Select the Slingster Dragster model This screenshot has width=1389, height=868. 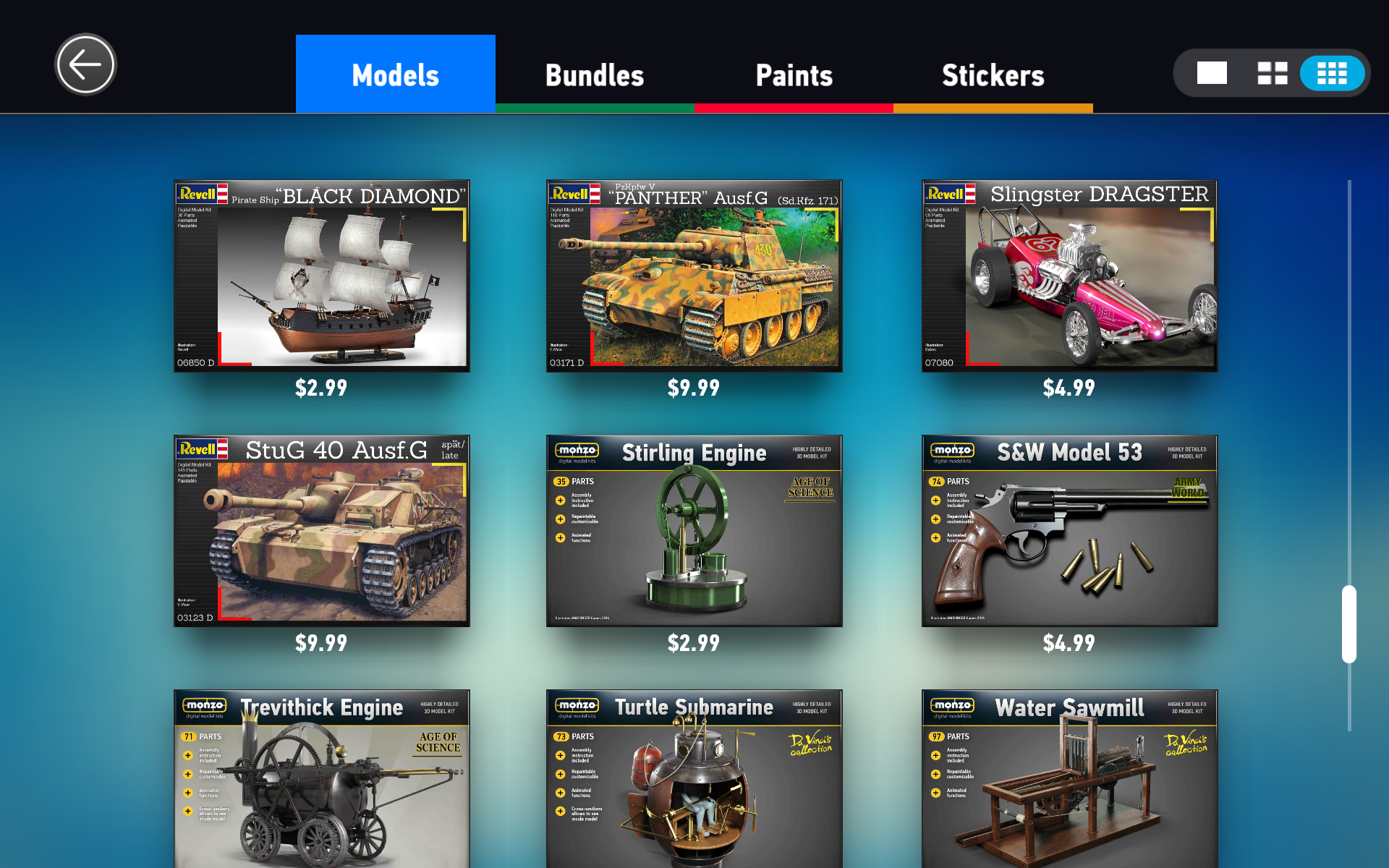(1069, 275)
